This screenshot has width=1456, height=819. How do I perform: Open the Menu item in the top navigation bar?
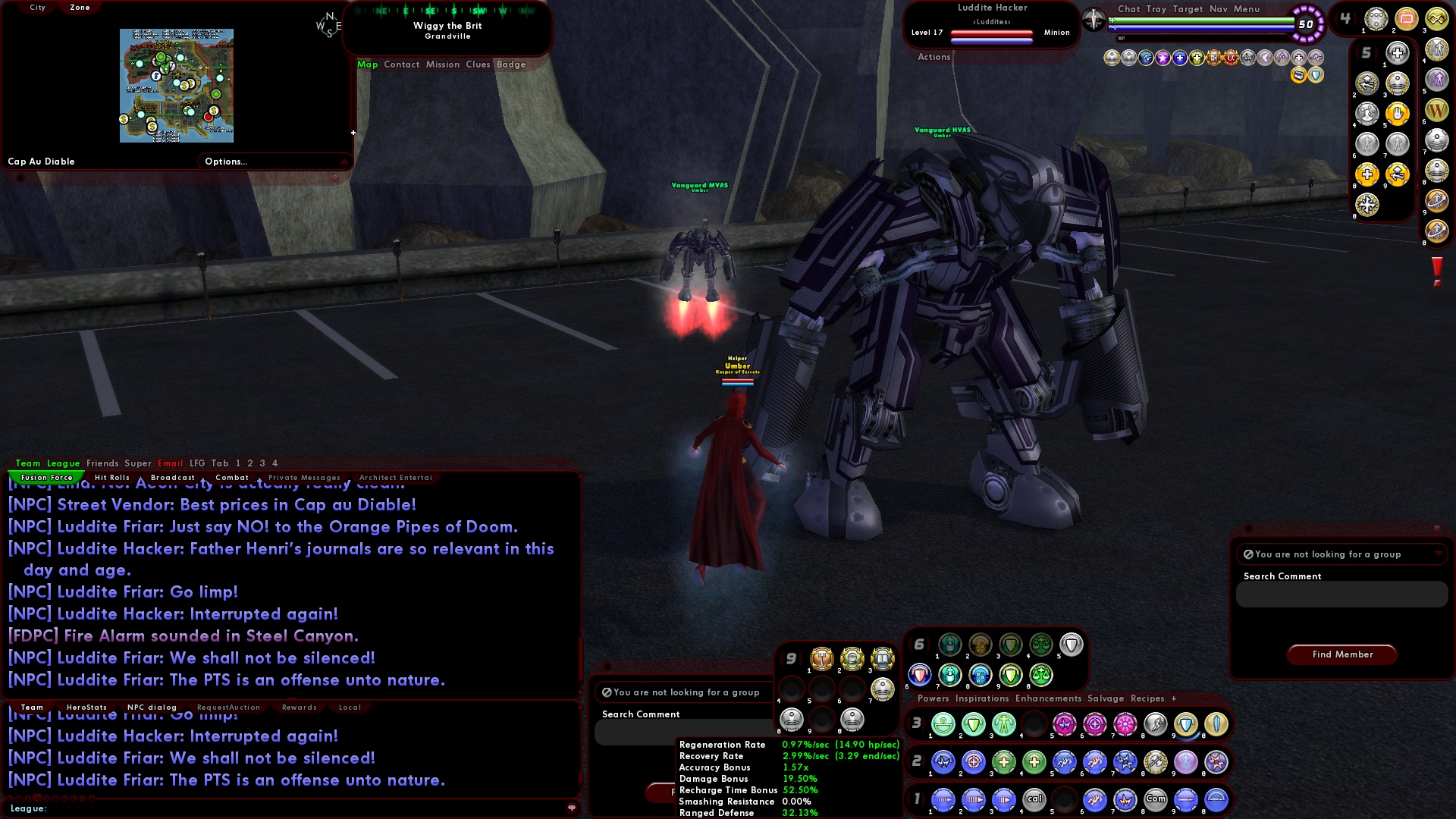1247,9
